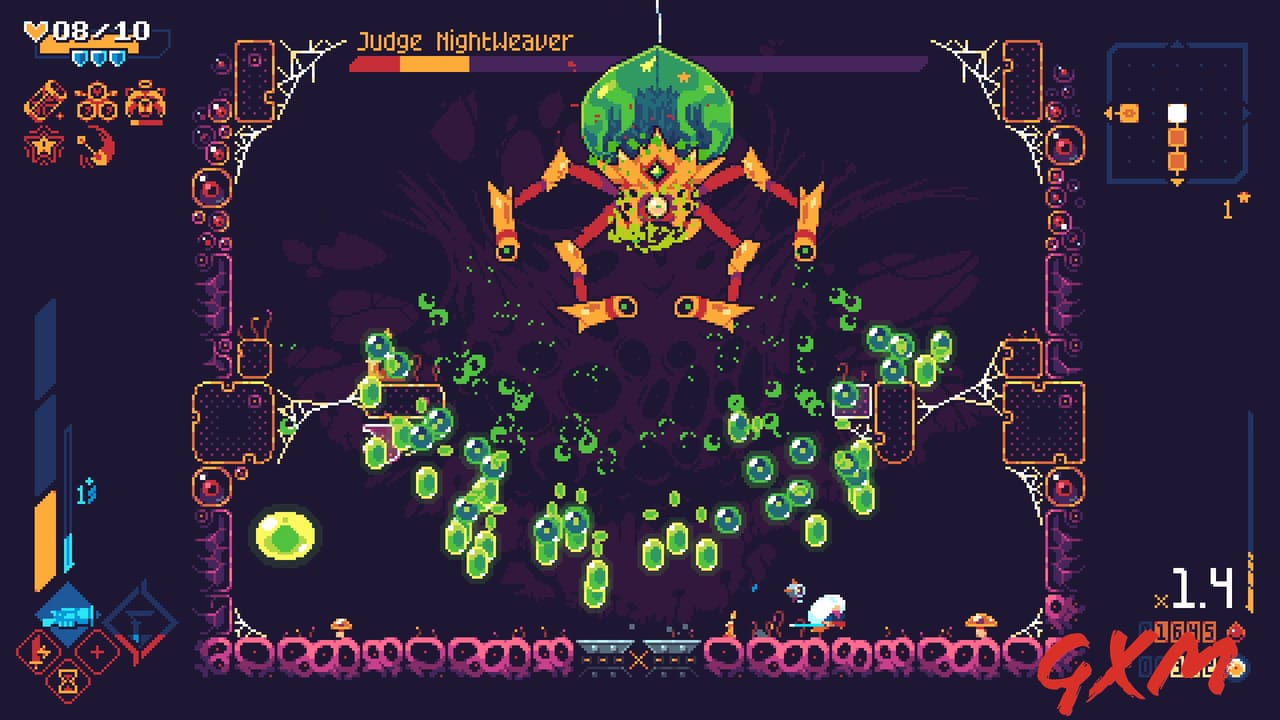Toggle the middle shield pip
Viewport: 1280px width, 720px height.
click(99, 58)
